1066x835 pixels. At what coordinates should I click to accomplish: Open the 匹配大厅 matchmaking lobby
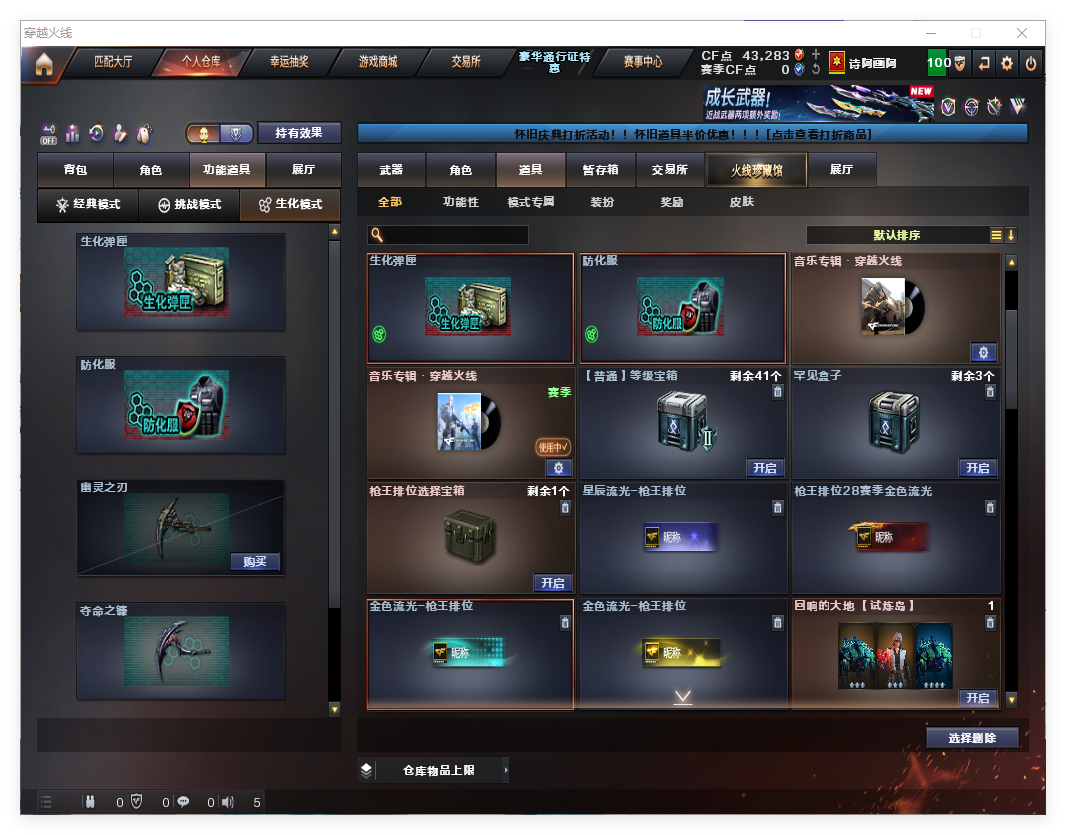[112, 62]
